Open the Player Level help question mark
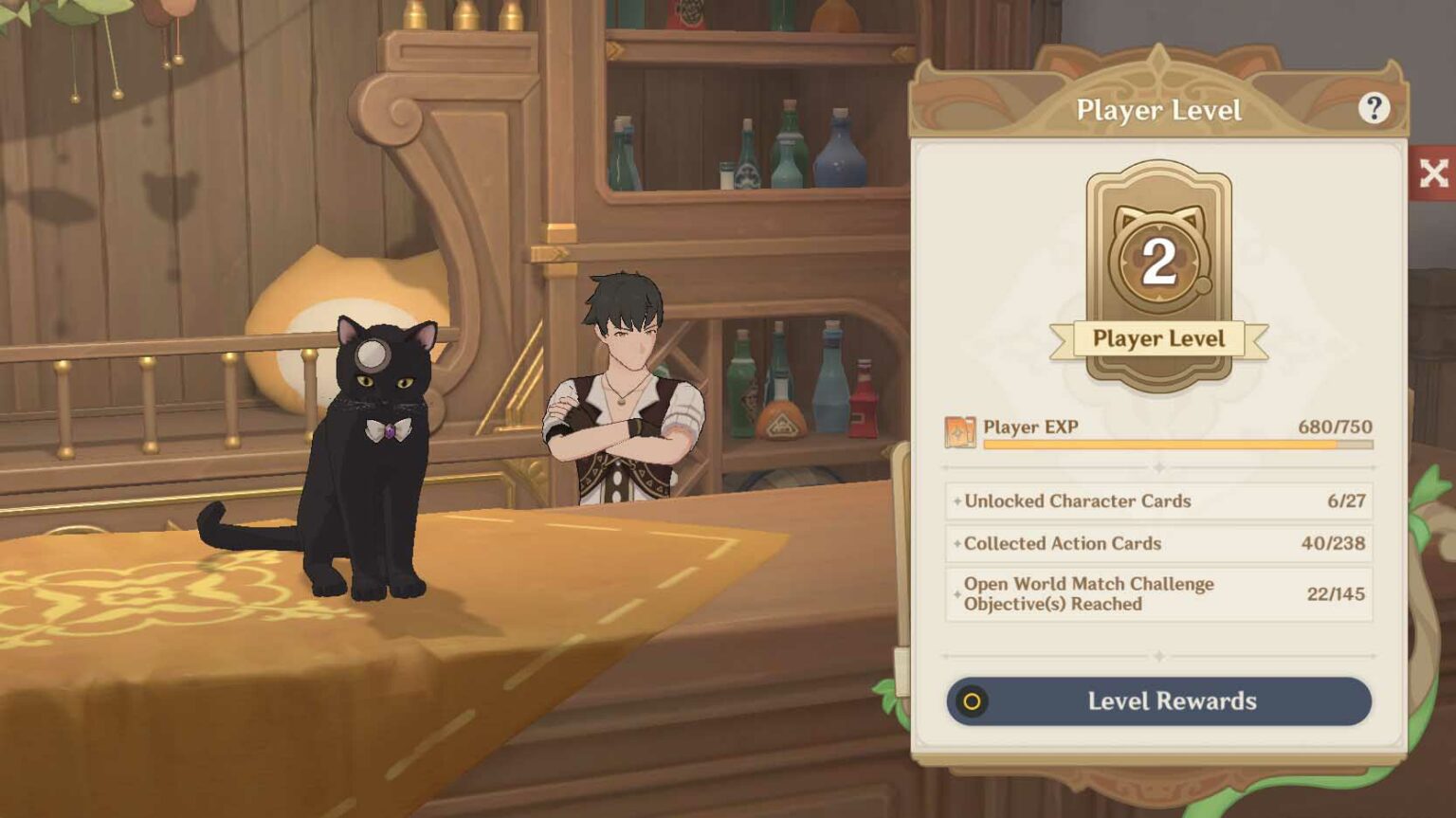Viewport: 1456px width, 818px height. click(x=1374, y=109)
